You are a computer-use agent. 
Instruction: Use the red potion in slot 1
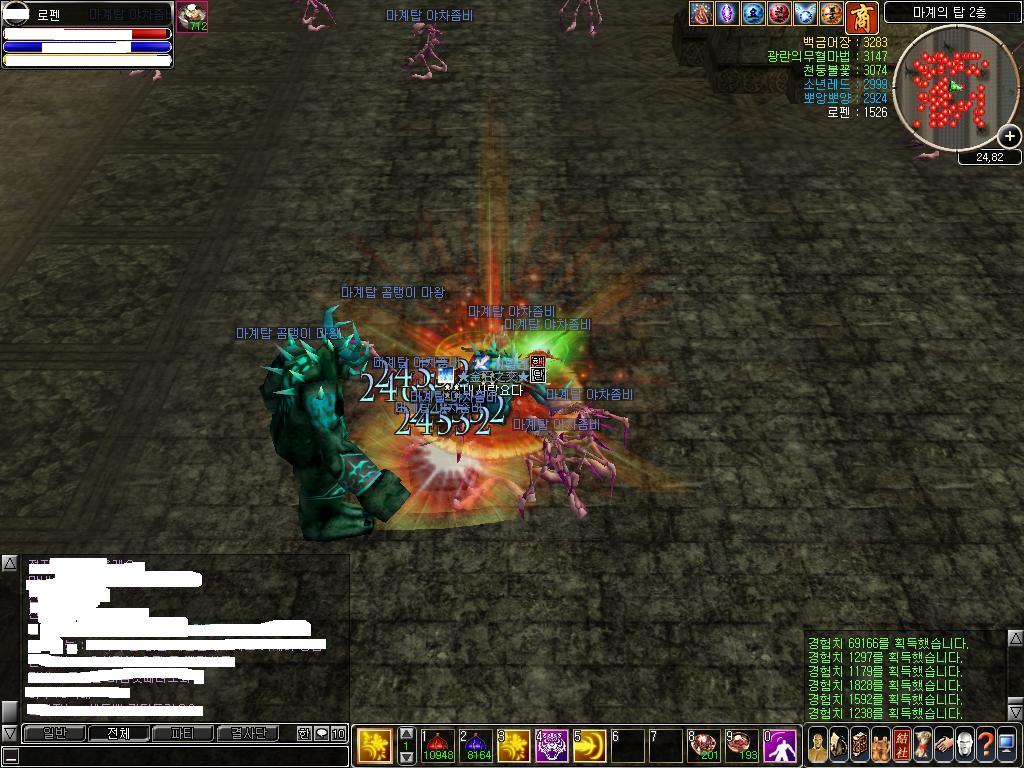(x=437, y=745)
